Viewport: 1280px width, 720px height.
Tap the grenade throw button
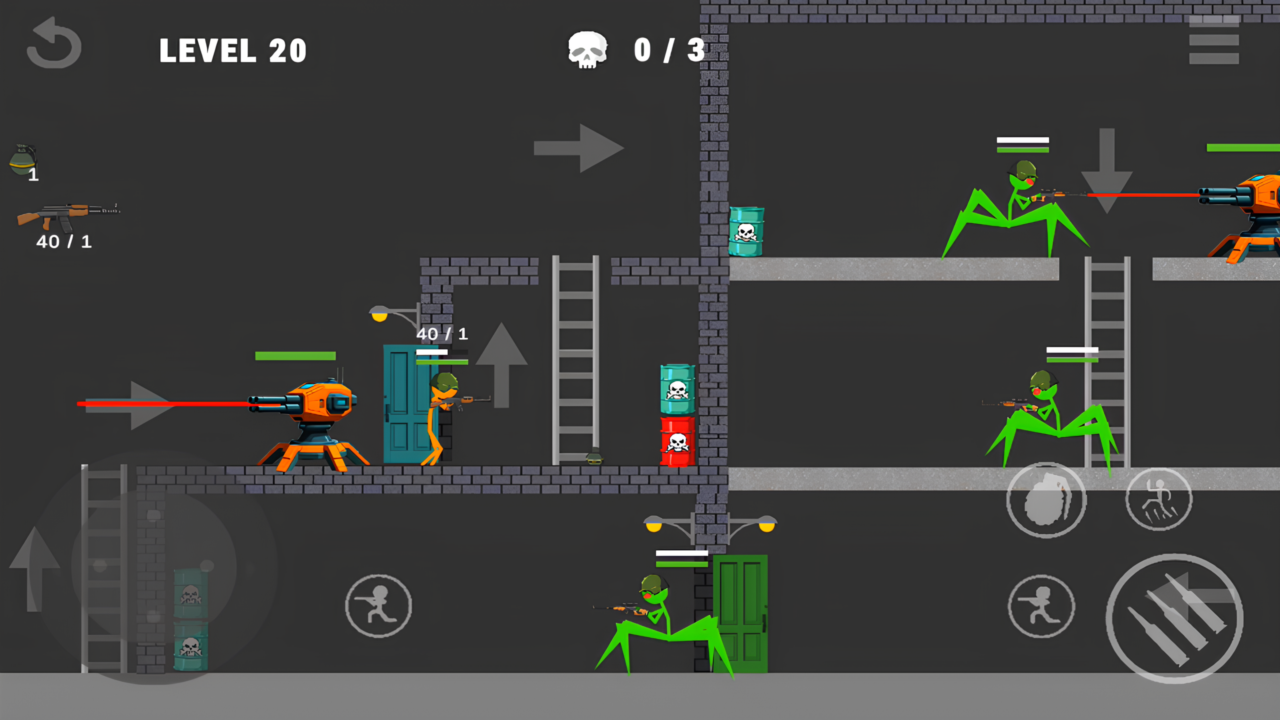coord(1046,500)
